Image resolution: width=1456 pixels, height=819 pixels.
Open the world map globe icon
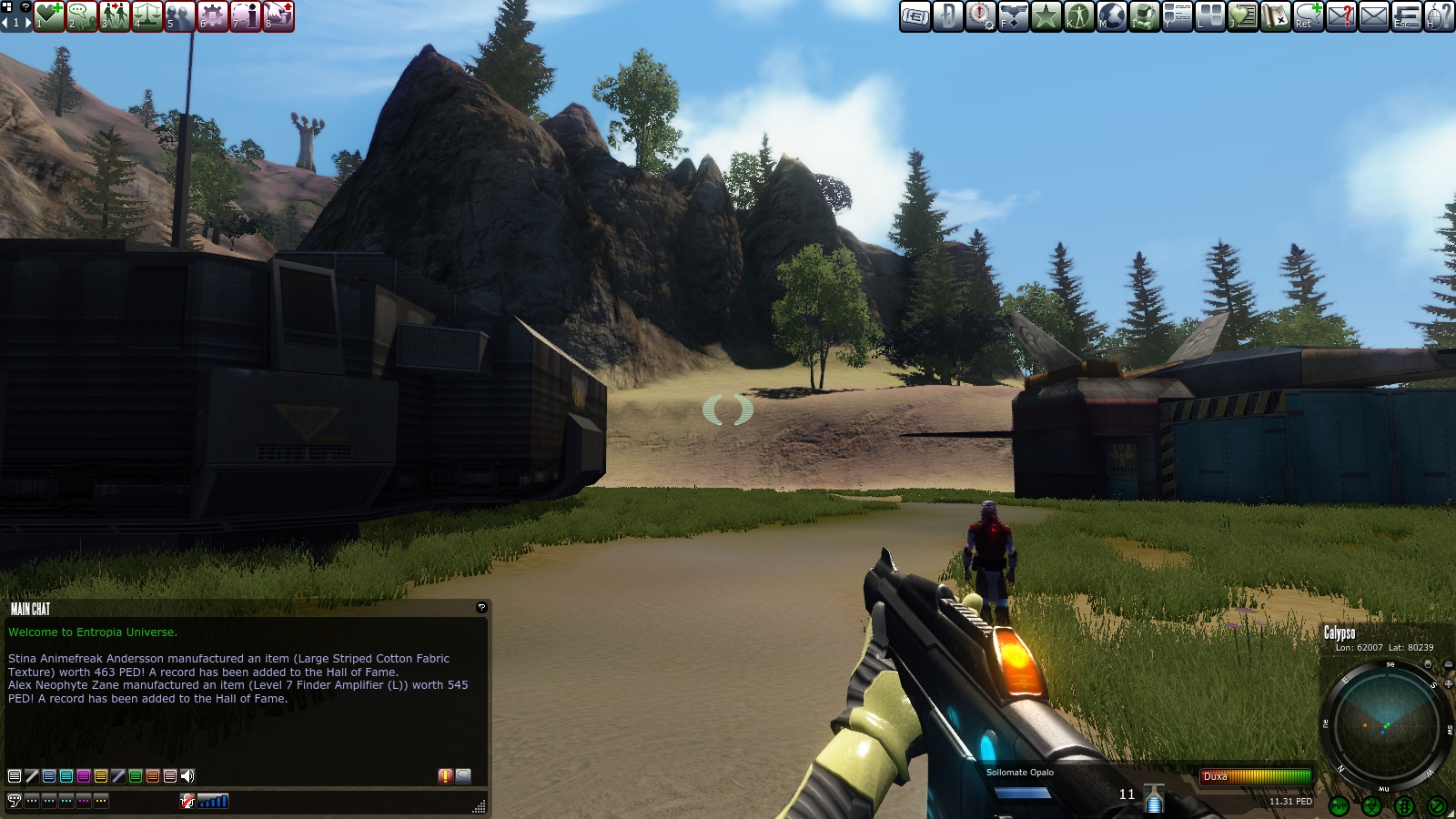(x=1110, y=16)
